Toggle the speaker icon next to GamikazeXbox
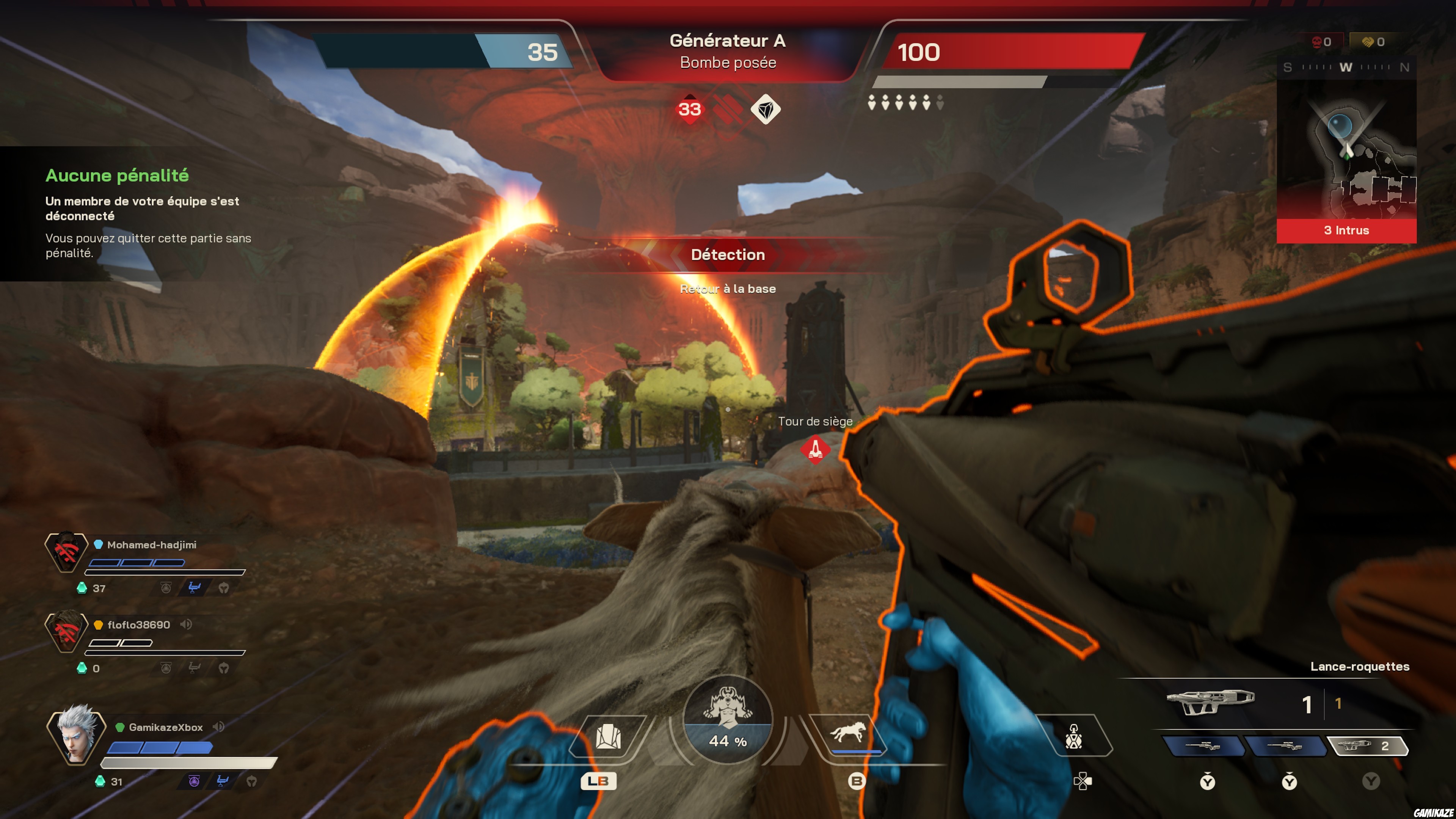This screenshot has height=819, width=1456. coord(219,726)
